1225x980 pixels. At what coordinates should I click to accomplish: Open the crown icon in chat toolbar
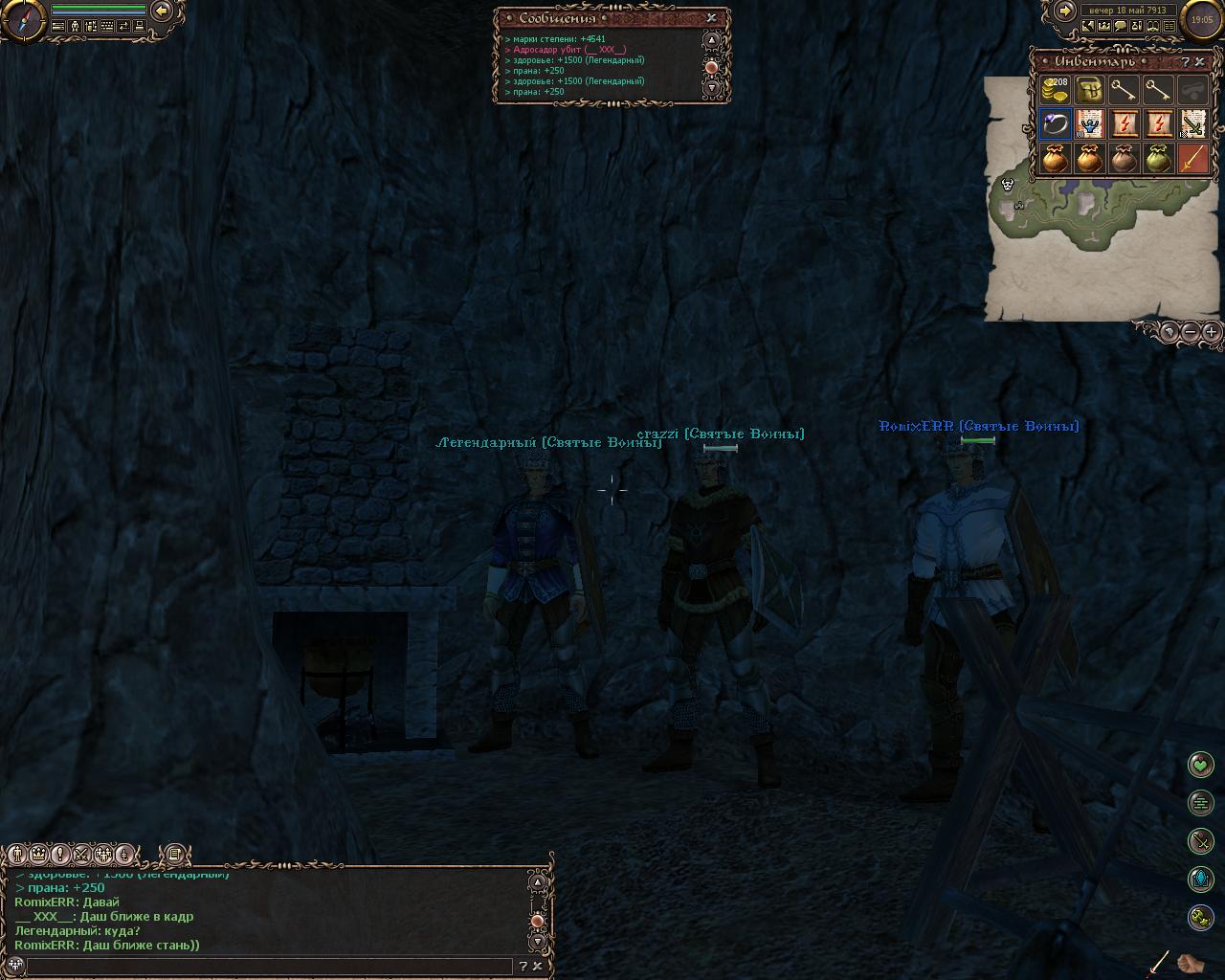click(x=39, y=854)
